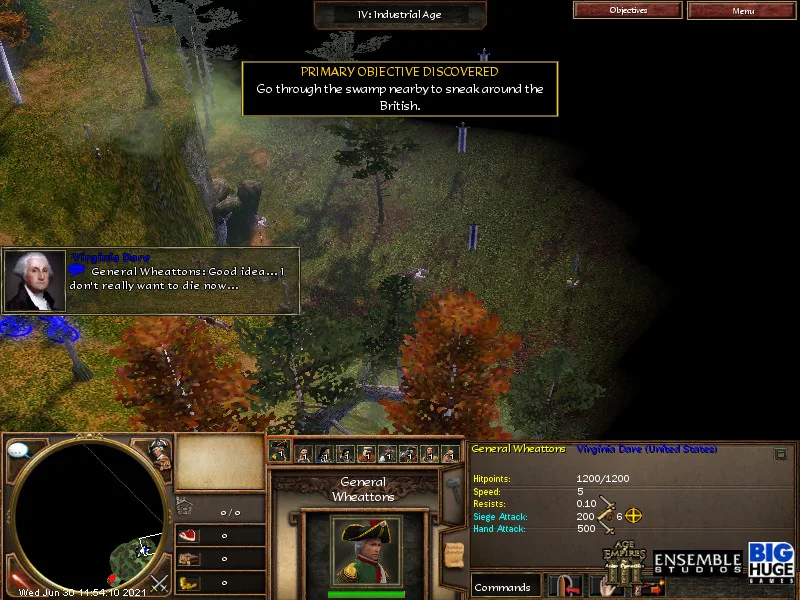Open chat via speech bubble icon
The image size is (800, 600).
(x=19, y=451)
